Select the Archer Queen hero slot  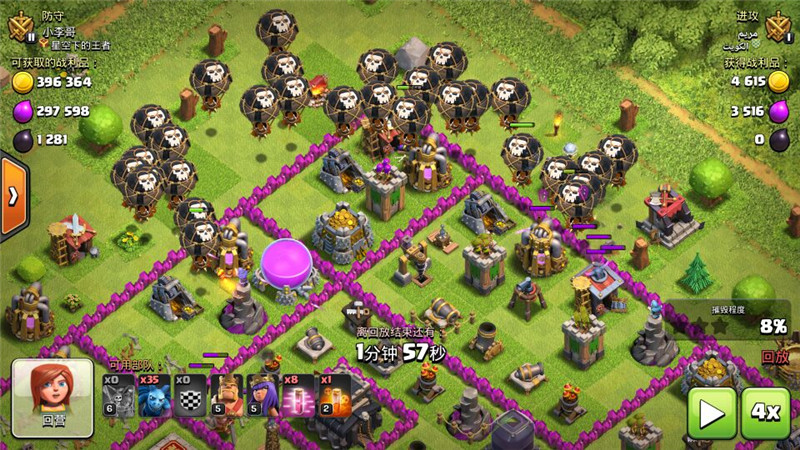pos(266,394)
